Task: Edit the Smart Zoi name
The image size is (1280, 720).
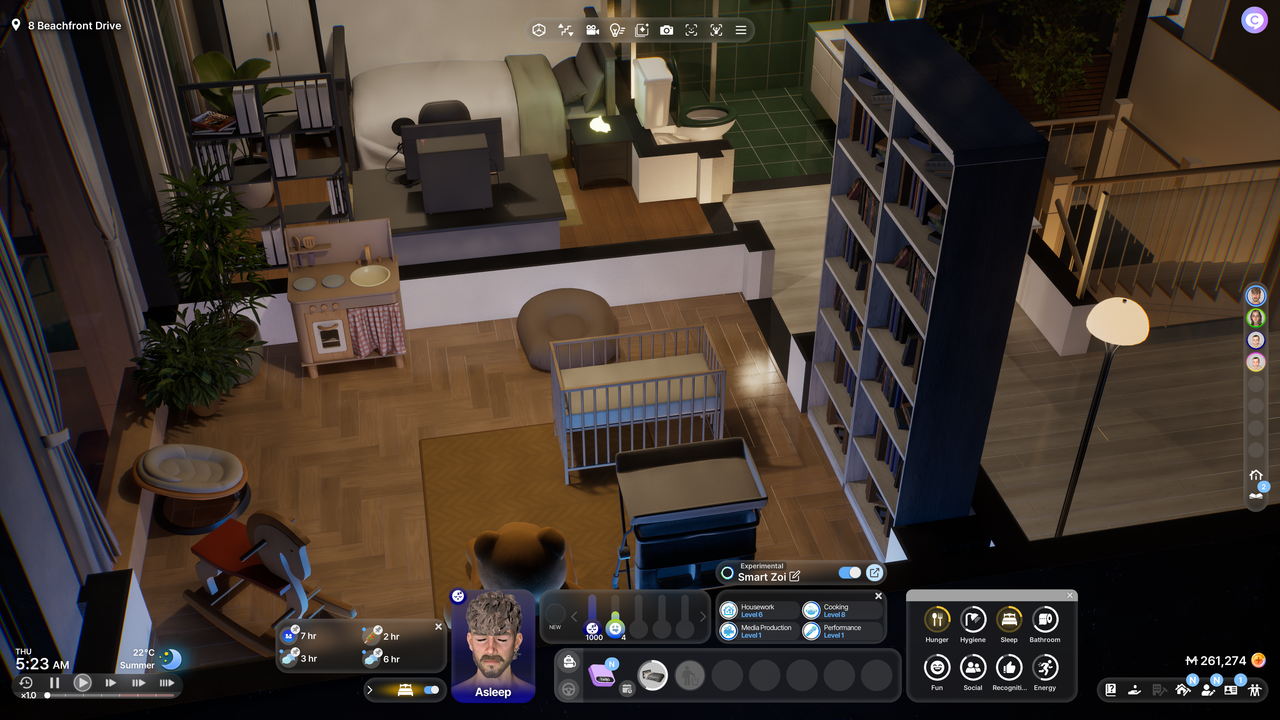Action: [795, 576]
